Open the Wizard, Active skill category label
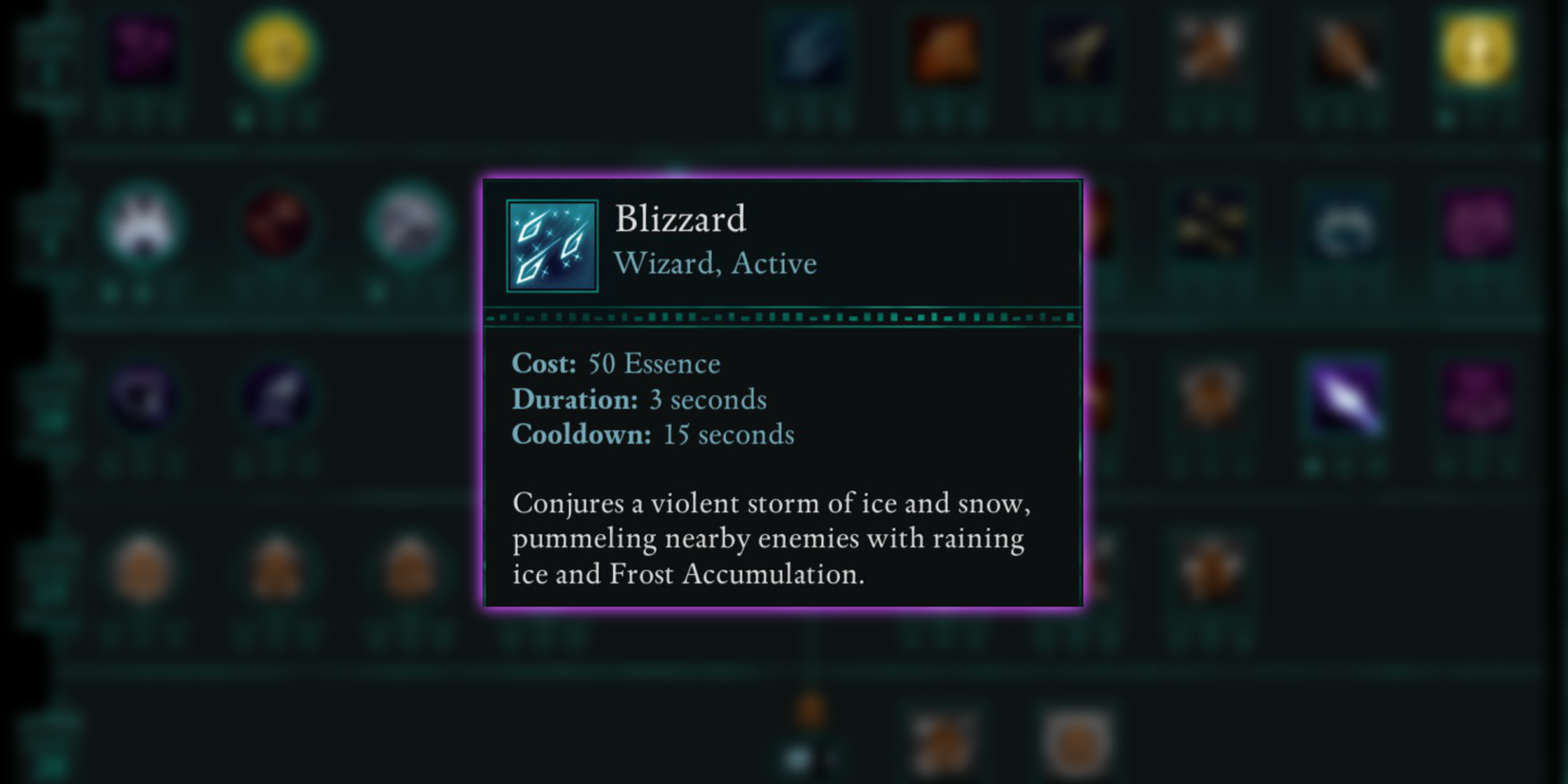The width and height of the screenshot is (1568, 784). (x=716, y=263)
